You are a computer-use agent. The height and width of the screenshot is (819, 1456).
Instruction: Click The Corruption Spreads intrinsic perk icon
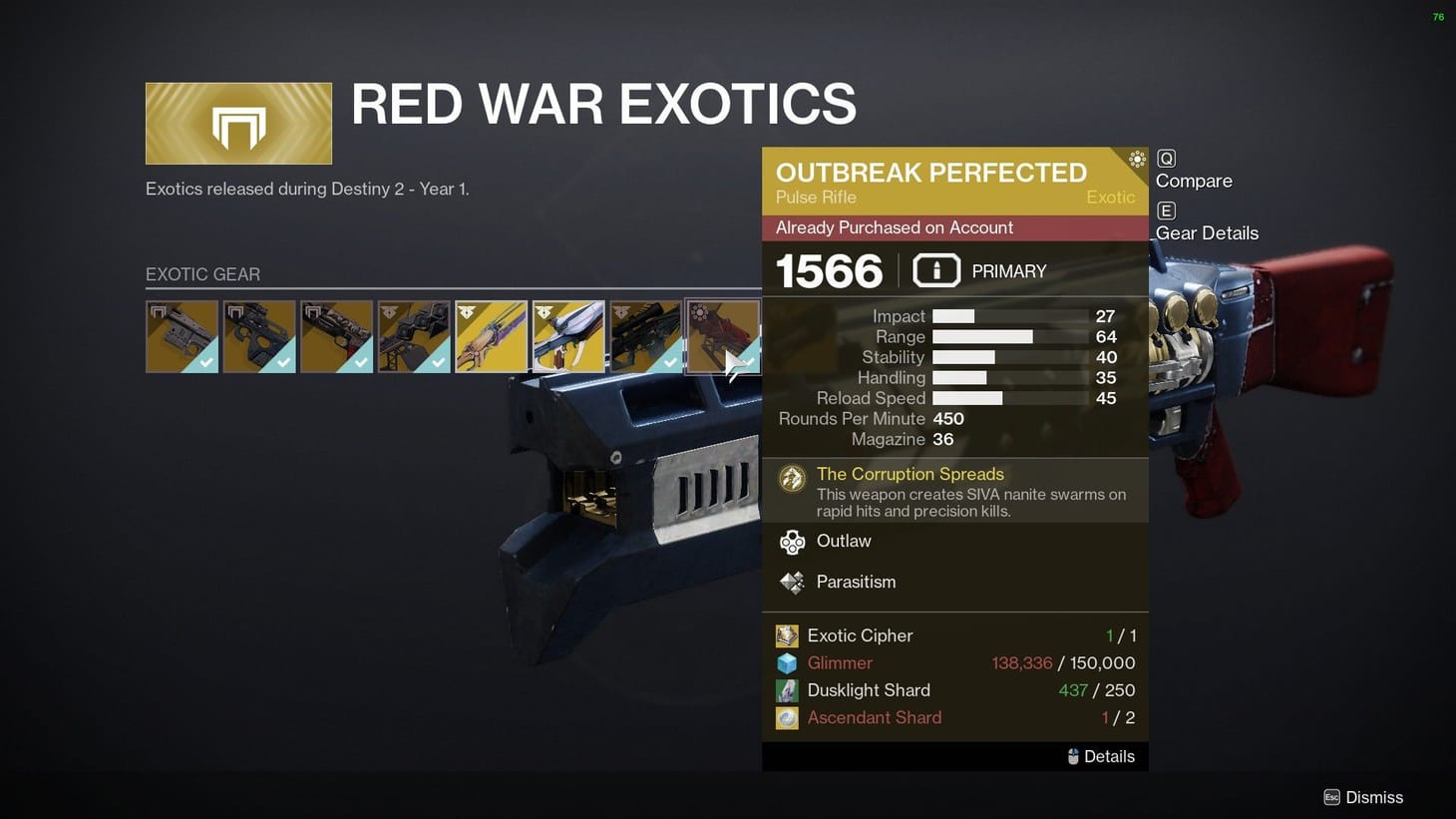792,478
